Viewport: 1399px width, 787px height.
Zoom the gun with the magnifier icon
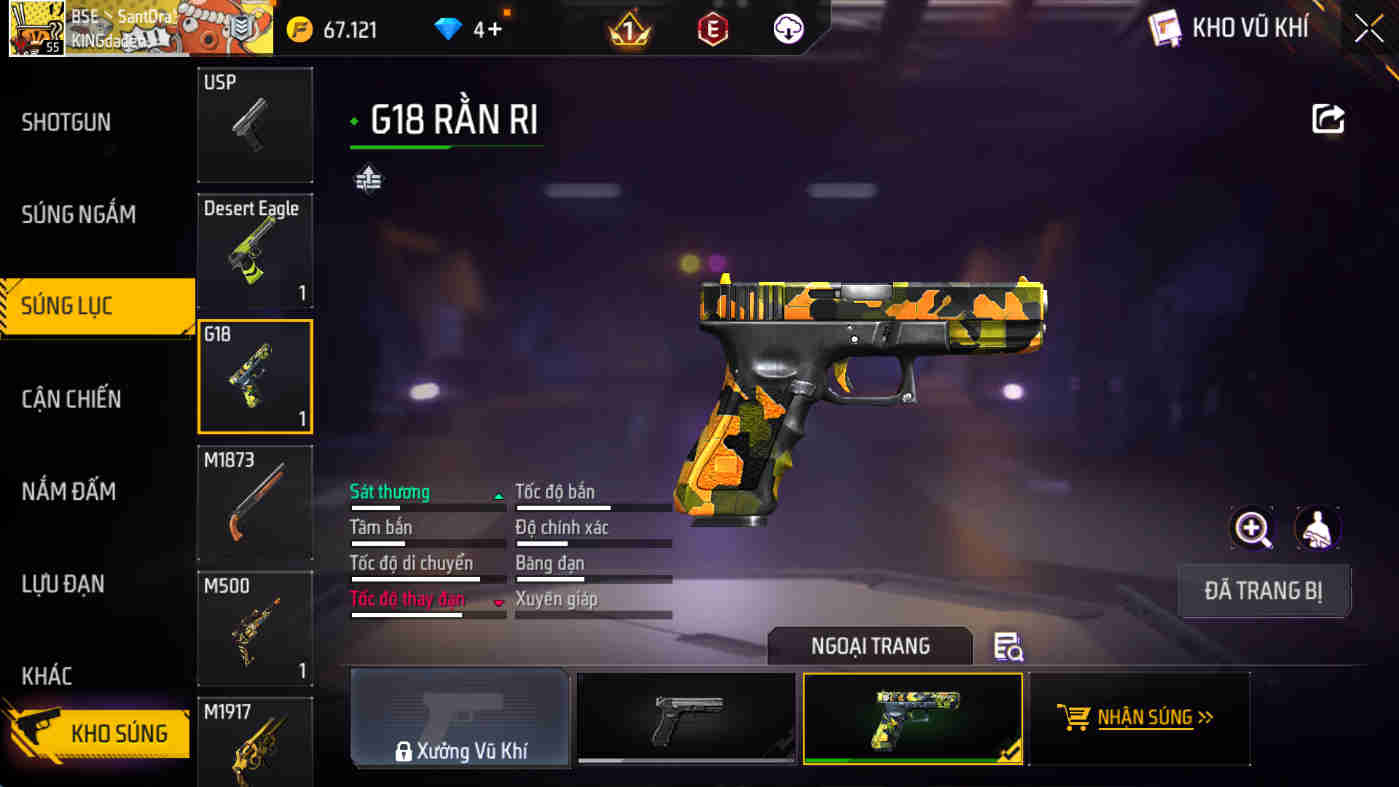point(1251,527)
